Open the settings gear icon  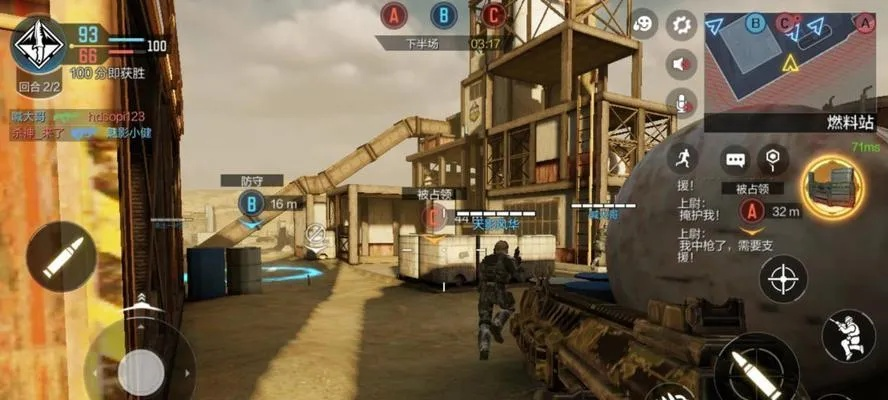point(683,25)
